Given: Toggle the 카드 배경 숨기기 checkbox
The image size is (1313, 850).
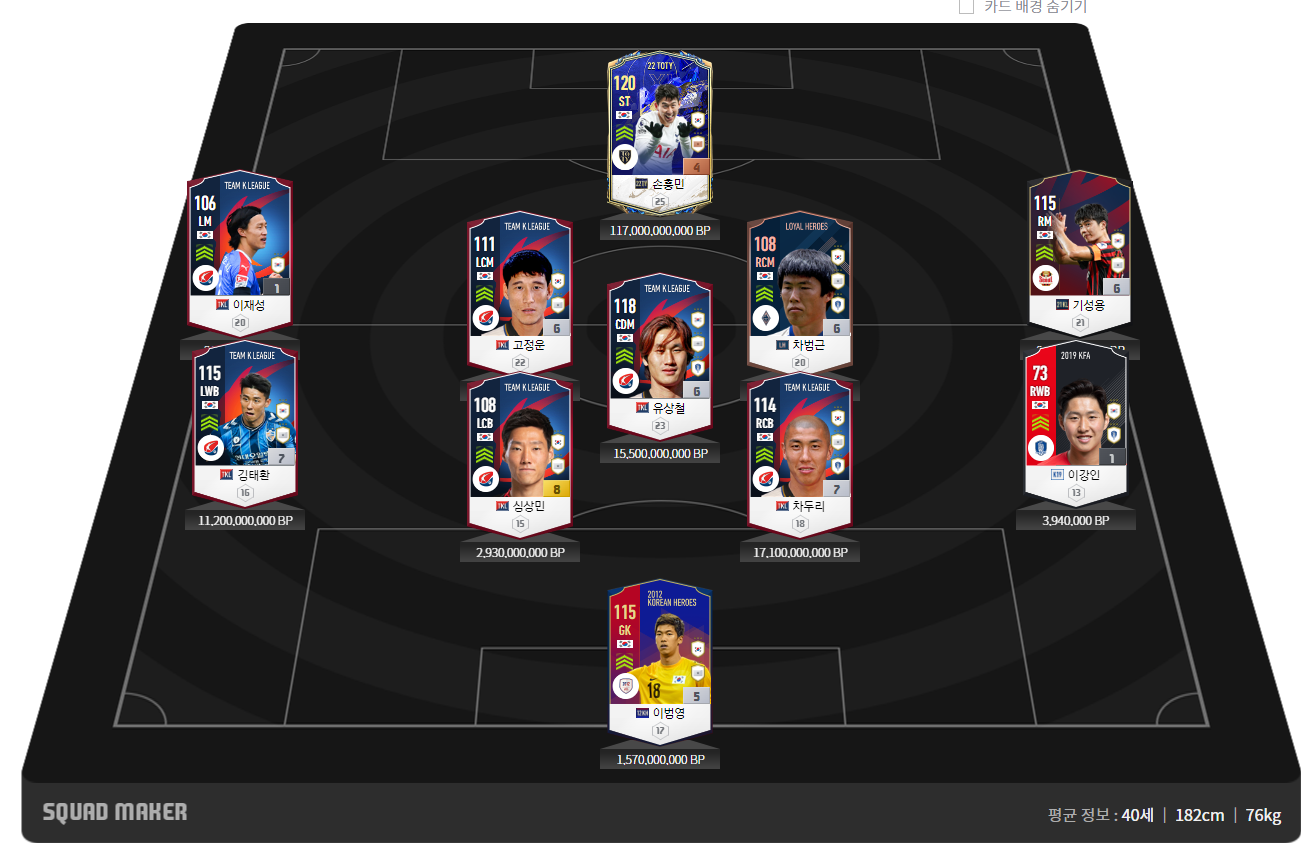Looking at the screenshot, I should 966,7.
